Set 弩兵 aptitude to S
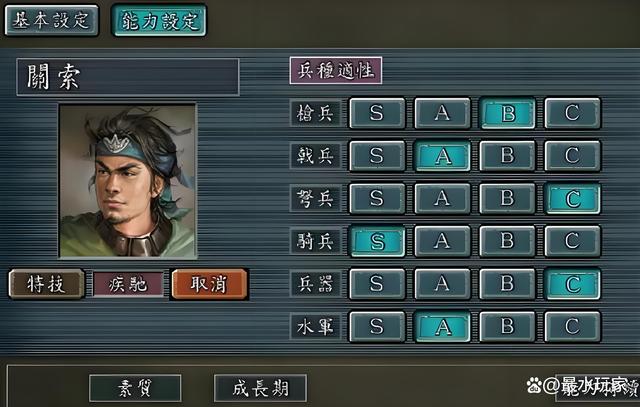The image size is (640, 407). [x=377, y=198]
